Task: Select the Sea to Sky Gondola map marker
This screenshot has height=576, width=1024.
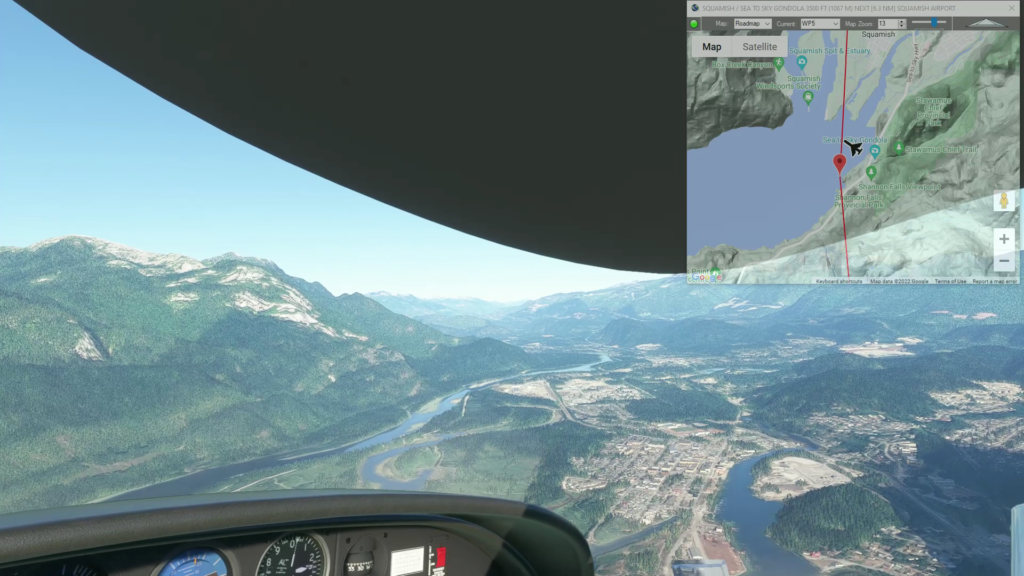Action: pyautogui.click(x=875, y=152)
